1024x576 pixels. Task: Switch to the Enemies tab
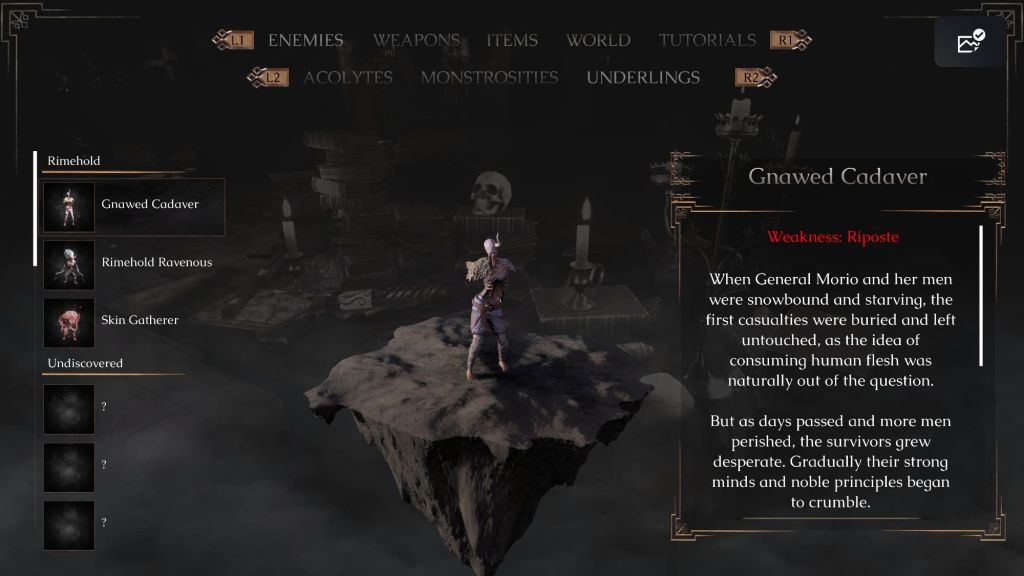pyautogui.click(x=305, y=41)
